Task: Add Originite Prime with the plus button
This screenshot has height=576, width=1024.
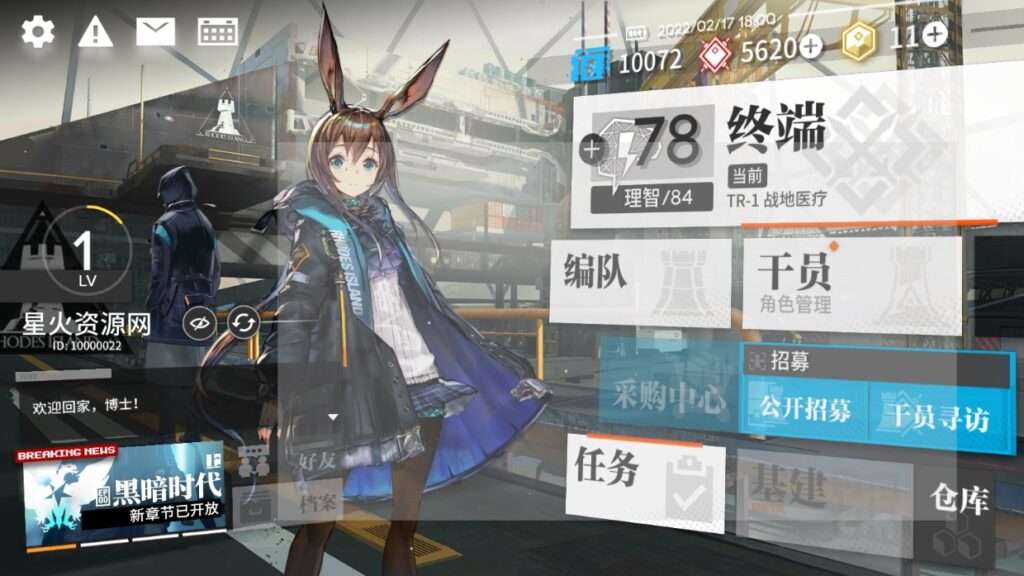Action: [x=934, y=35]
